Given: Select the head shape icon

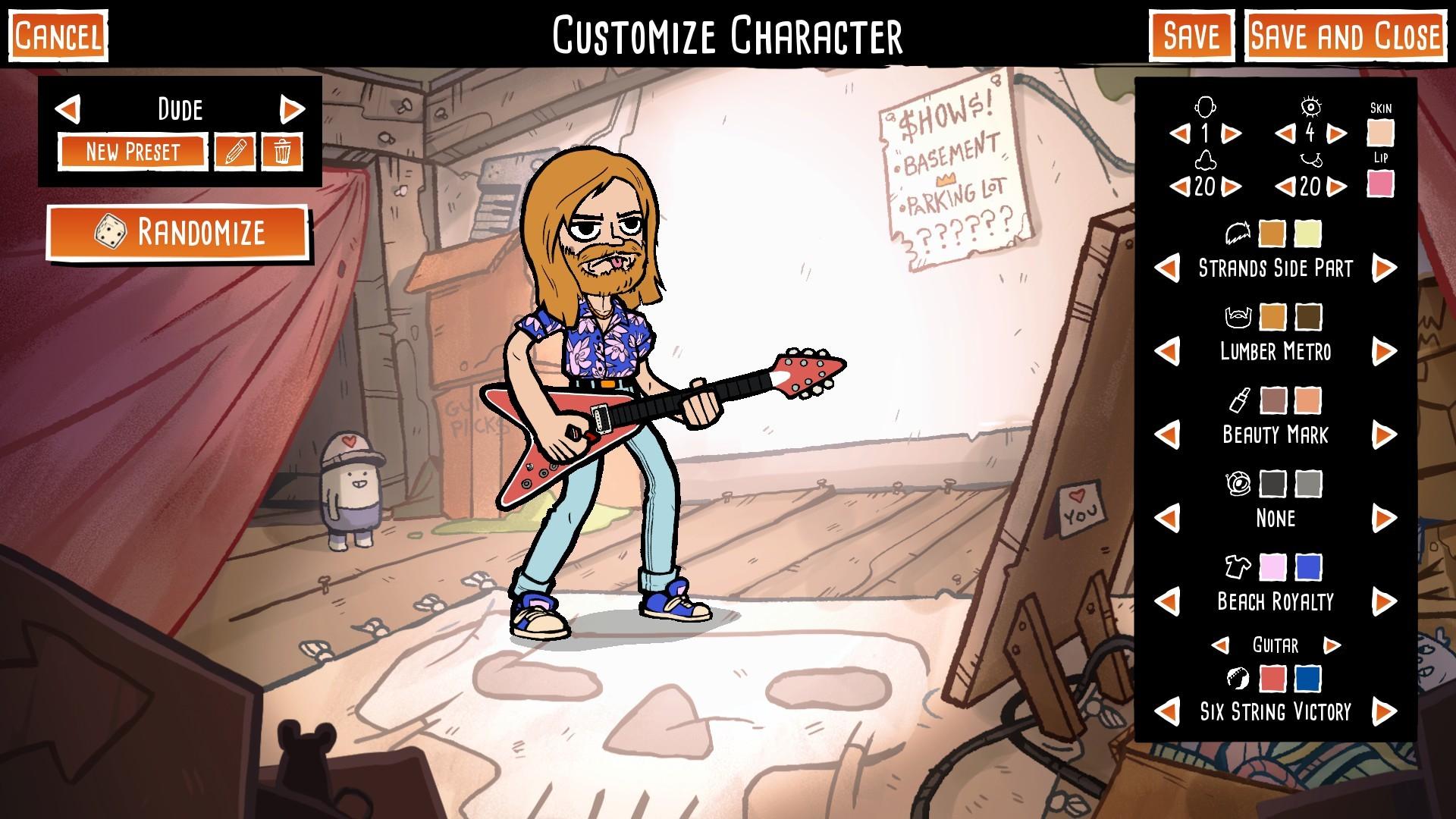Looking at the screenshot, I should point(1206,106).
